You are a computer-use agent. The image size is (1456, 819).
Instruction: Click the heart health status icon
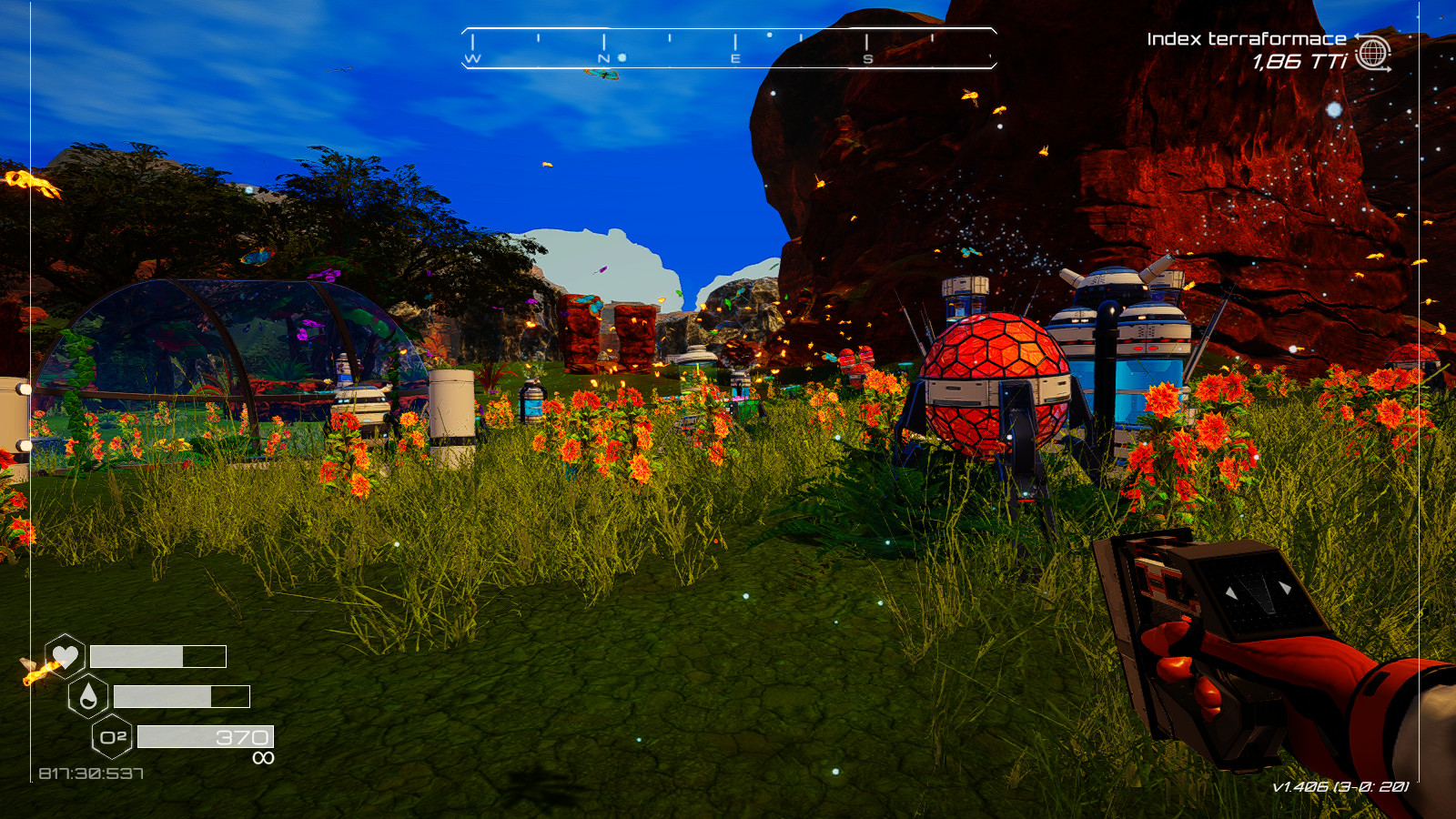(x=65, y=655)
